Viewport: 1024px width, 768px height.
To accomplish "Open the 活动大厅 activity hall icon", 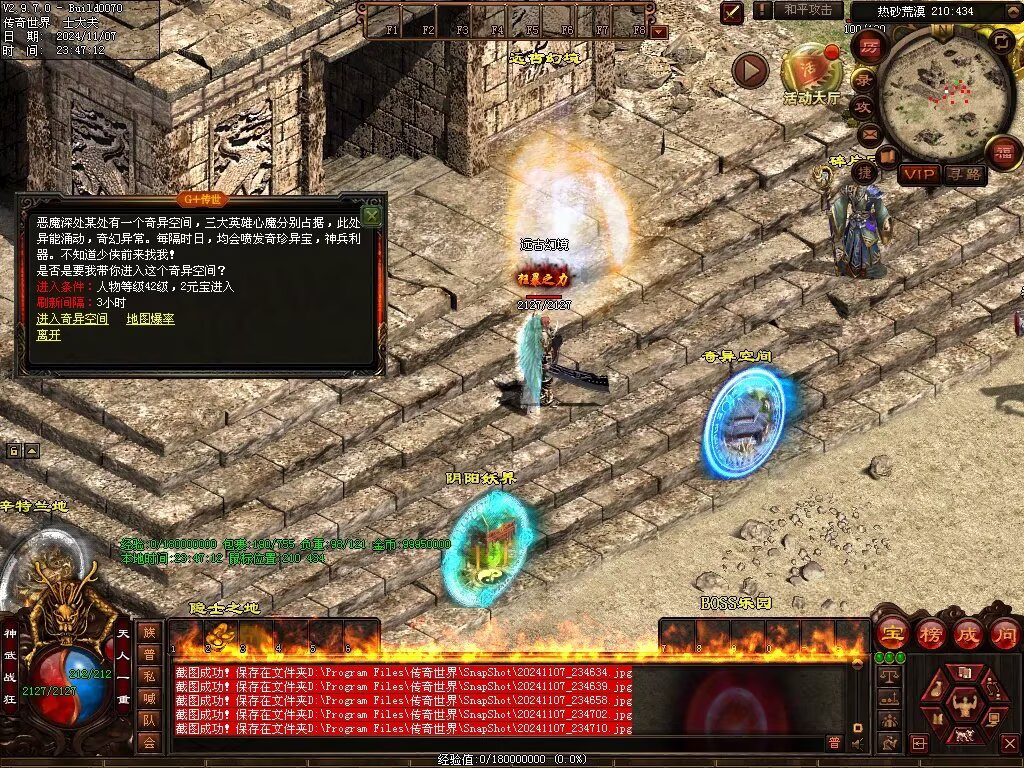I will (x=811, y=70).
